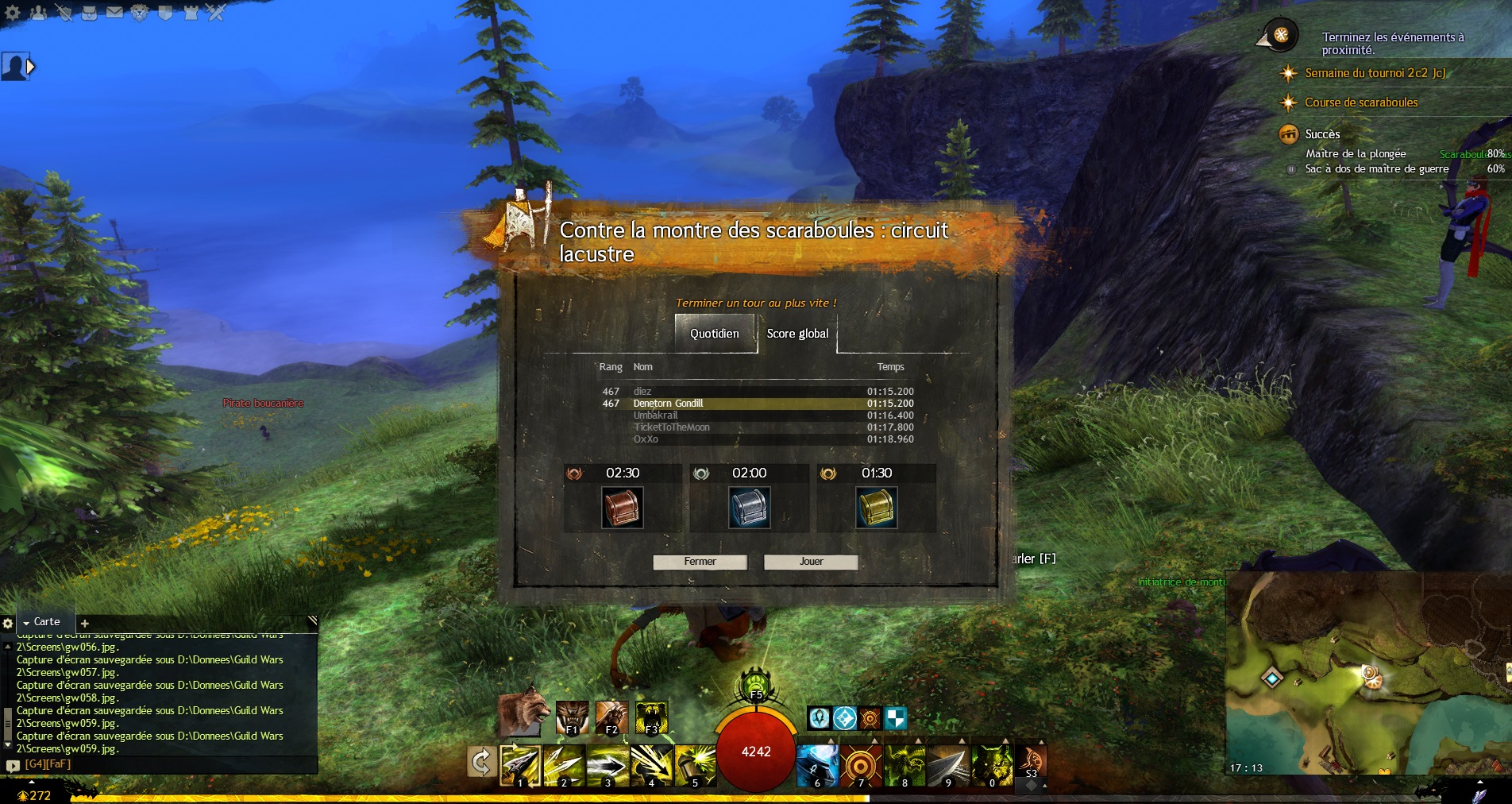This screenshot has width=1512, height=804.
Task: Swap weapons using the arrow button
Action: pos(481,763)
